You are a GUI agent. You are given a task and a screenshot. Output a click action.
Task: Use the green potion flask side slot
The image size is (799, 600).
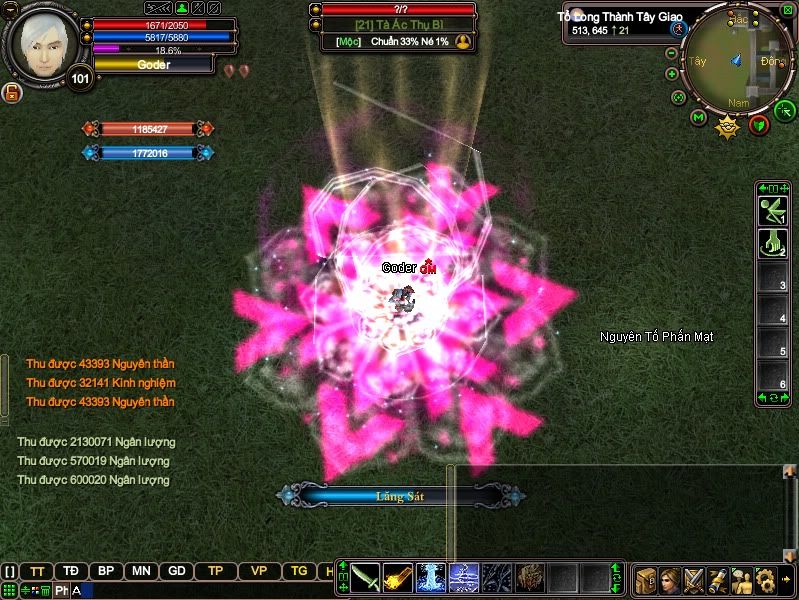[x=772, y=243]
